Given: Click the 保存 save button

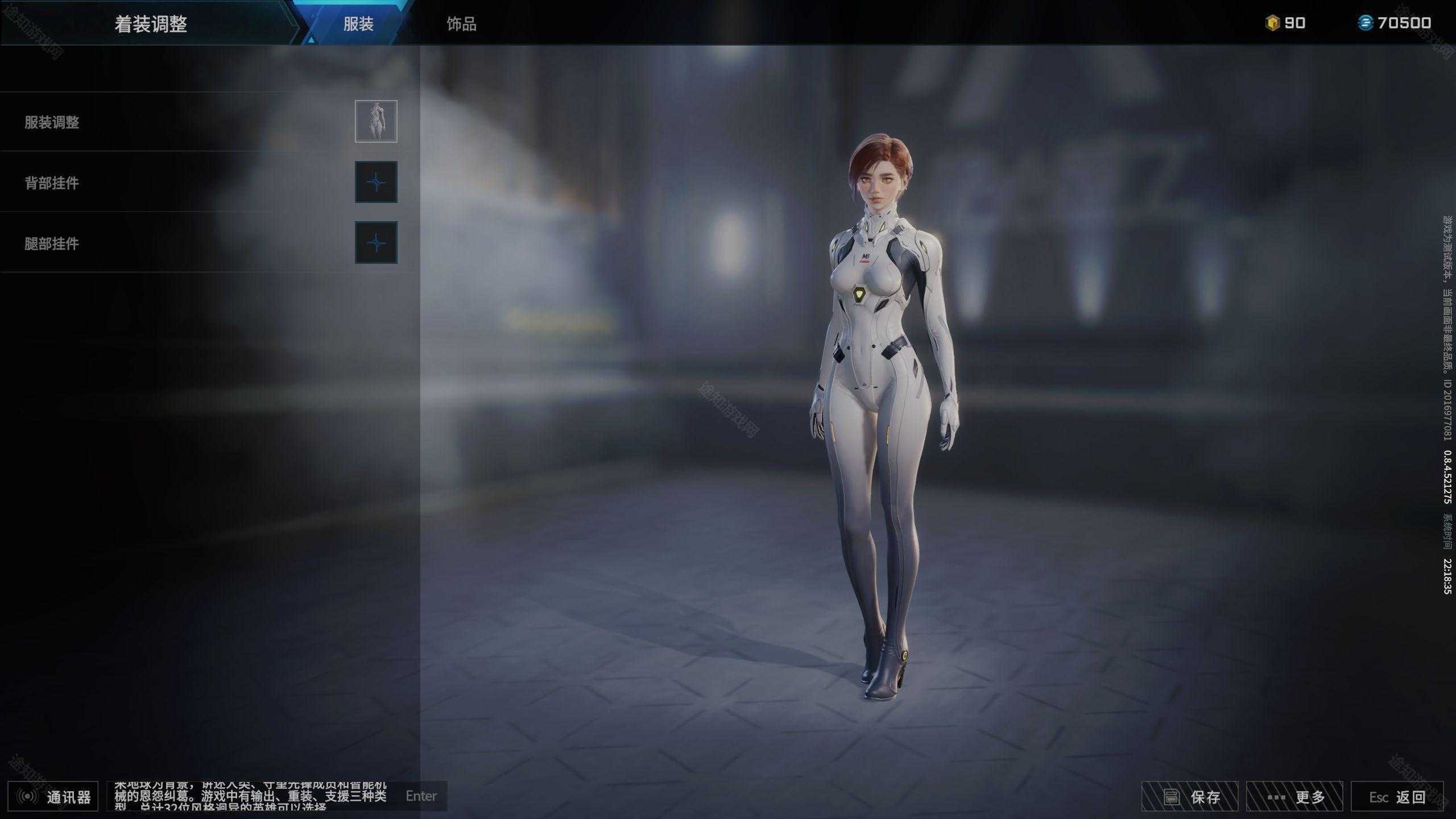Looking at the screenshot, I should pos(1190,797).
